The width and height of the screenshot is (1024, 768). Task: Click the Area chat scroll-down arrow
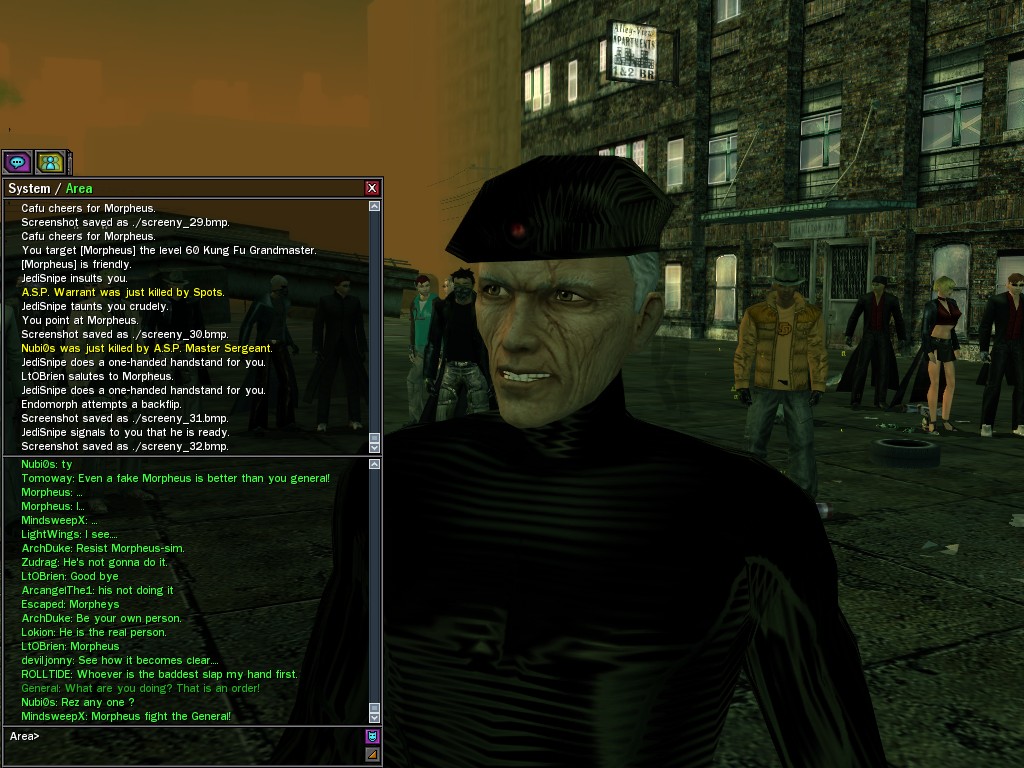(x=375, y=717)
